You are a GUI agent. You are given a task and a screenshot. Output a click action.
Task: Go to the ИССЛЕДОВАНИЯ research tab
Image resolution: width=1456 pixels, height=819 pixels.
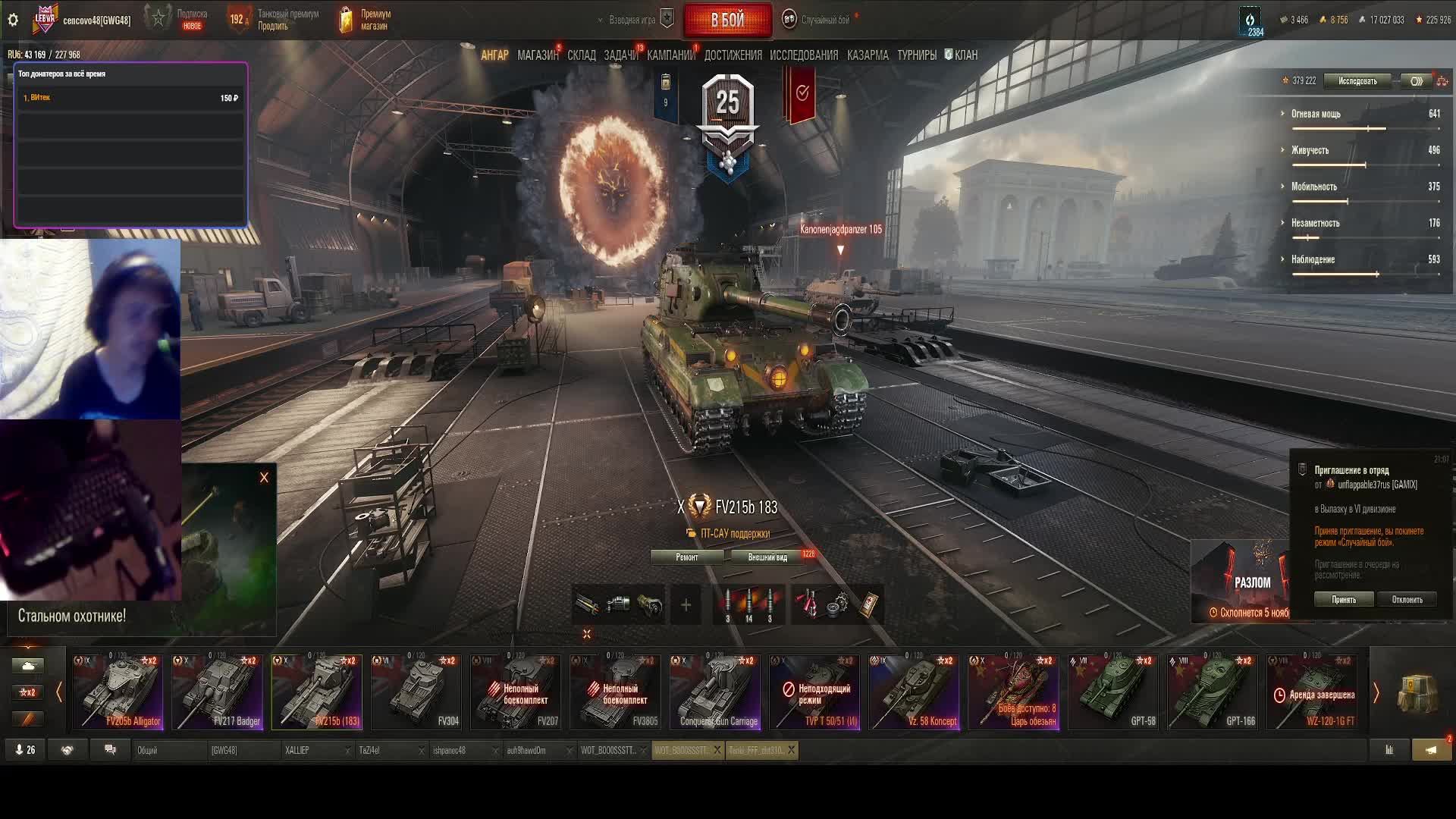(804, 55)
